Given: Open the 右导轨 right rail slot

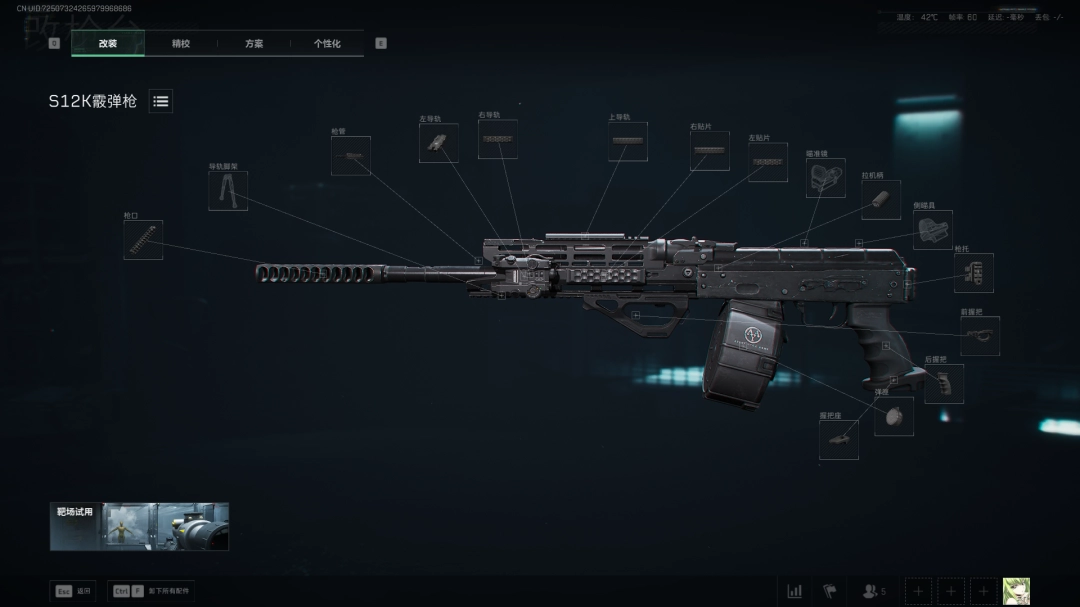Looking at the screenshot, I should click(x=497, y=139).
